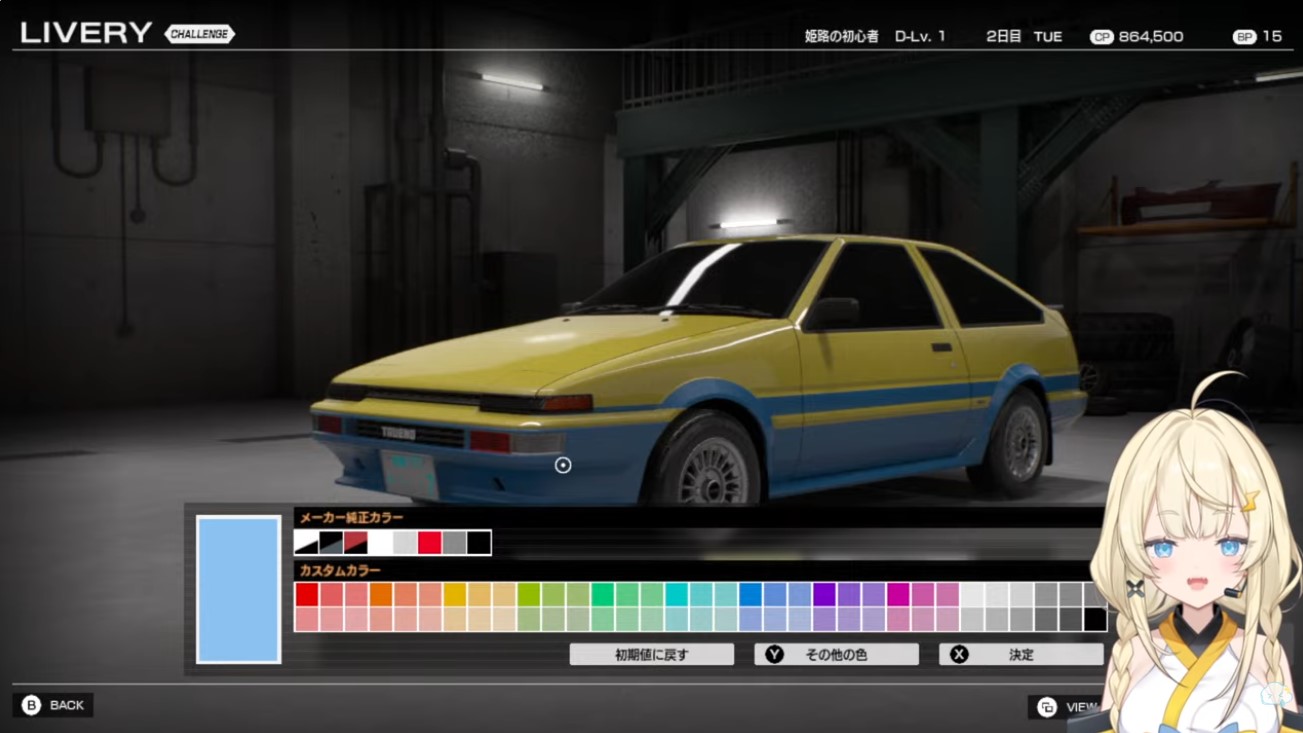Go back with the BACK button
This screenshot has width=1303, height=733.
point(53,705)
